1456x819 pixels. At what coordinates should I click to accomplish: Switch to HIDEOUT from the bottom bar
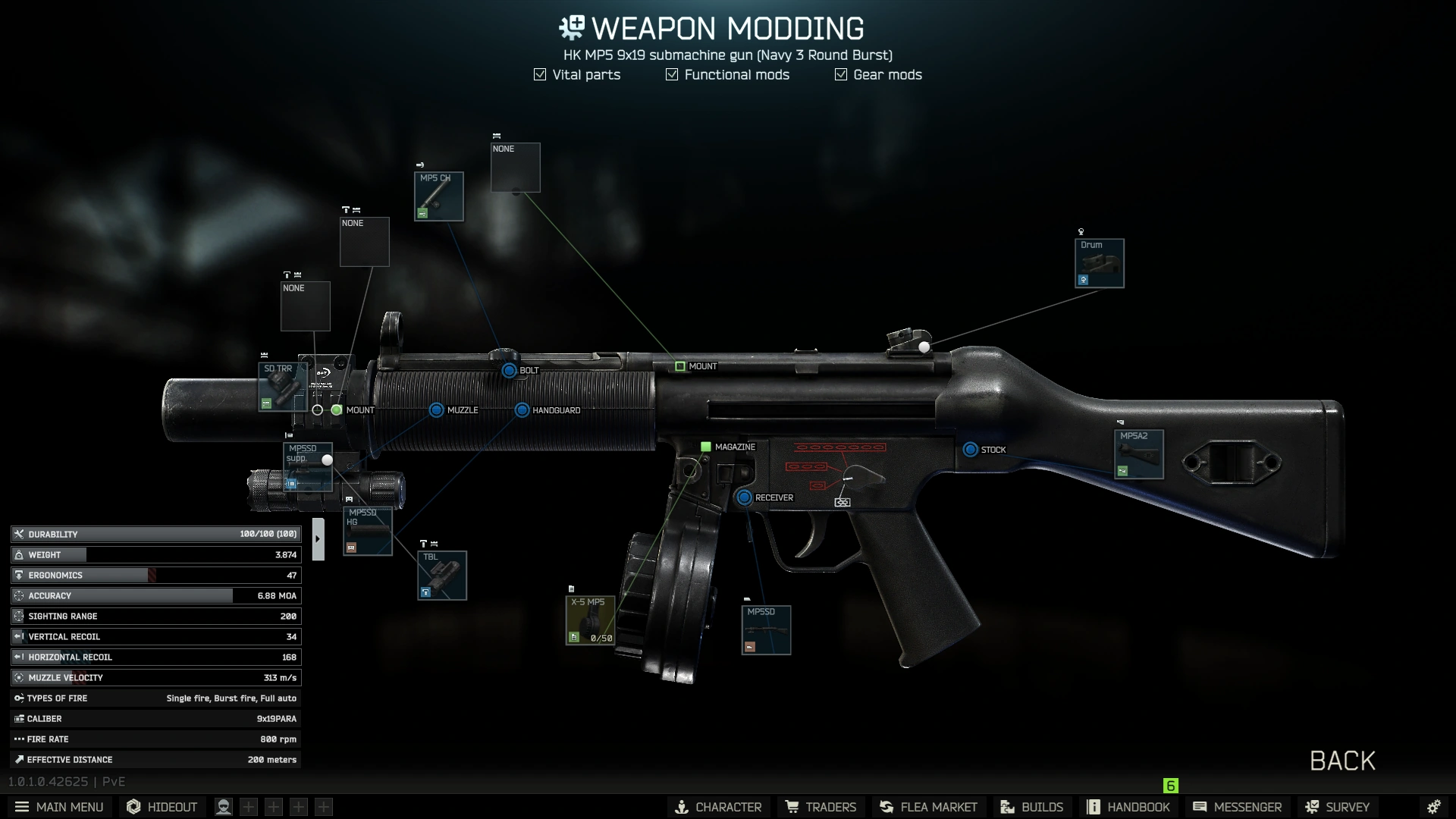(x=162, y=807)
